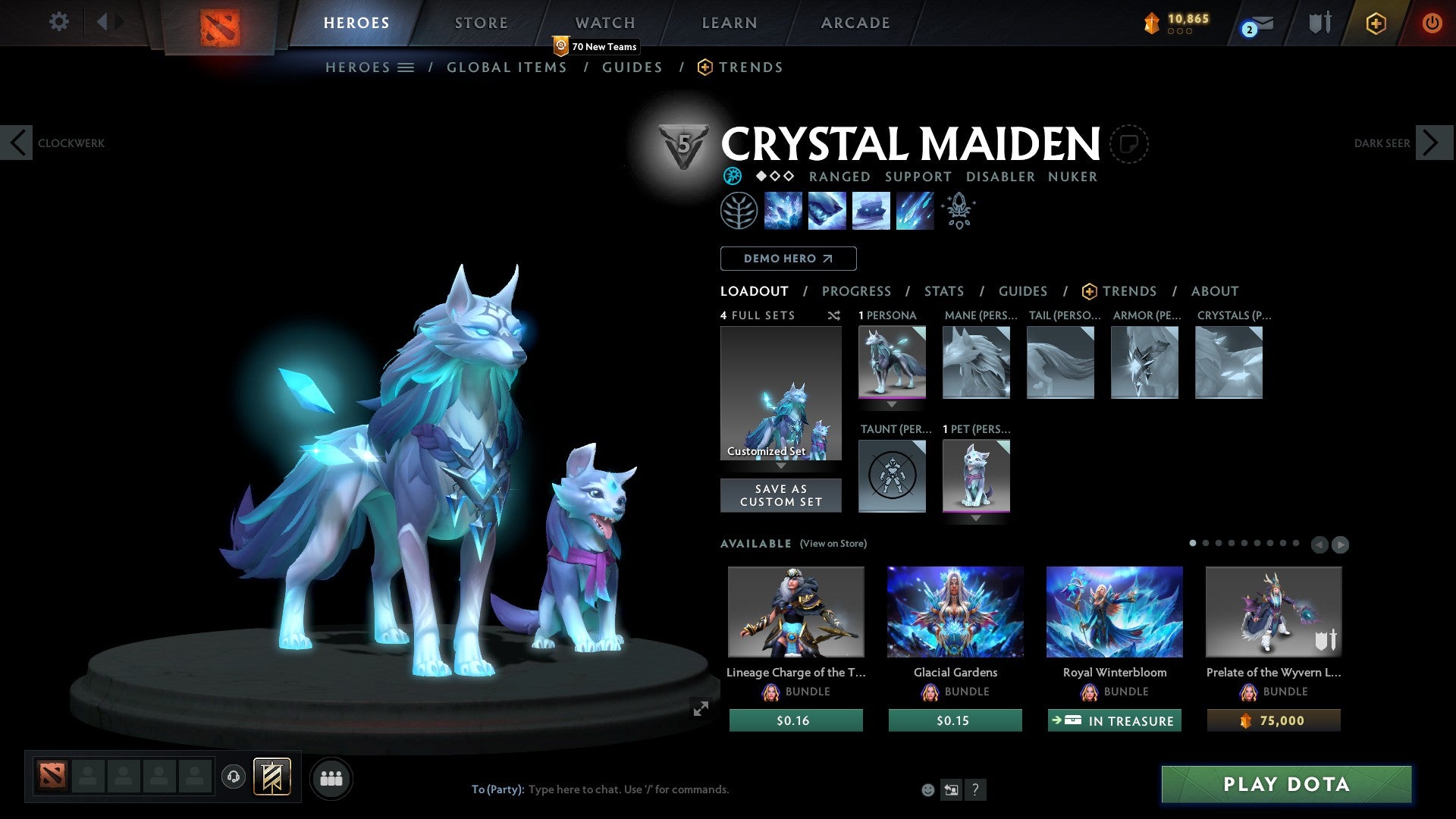
Task: Open the Arcade menu item
Action: point(855,22)
